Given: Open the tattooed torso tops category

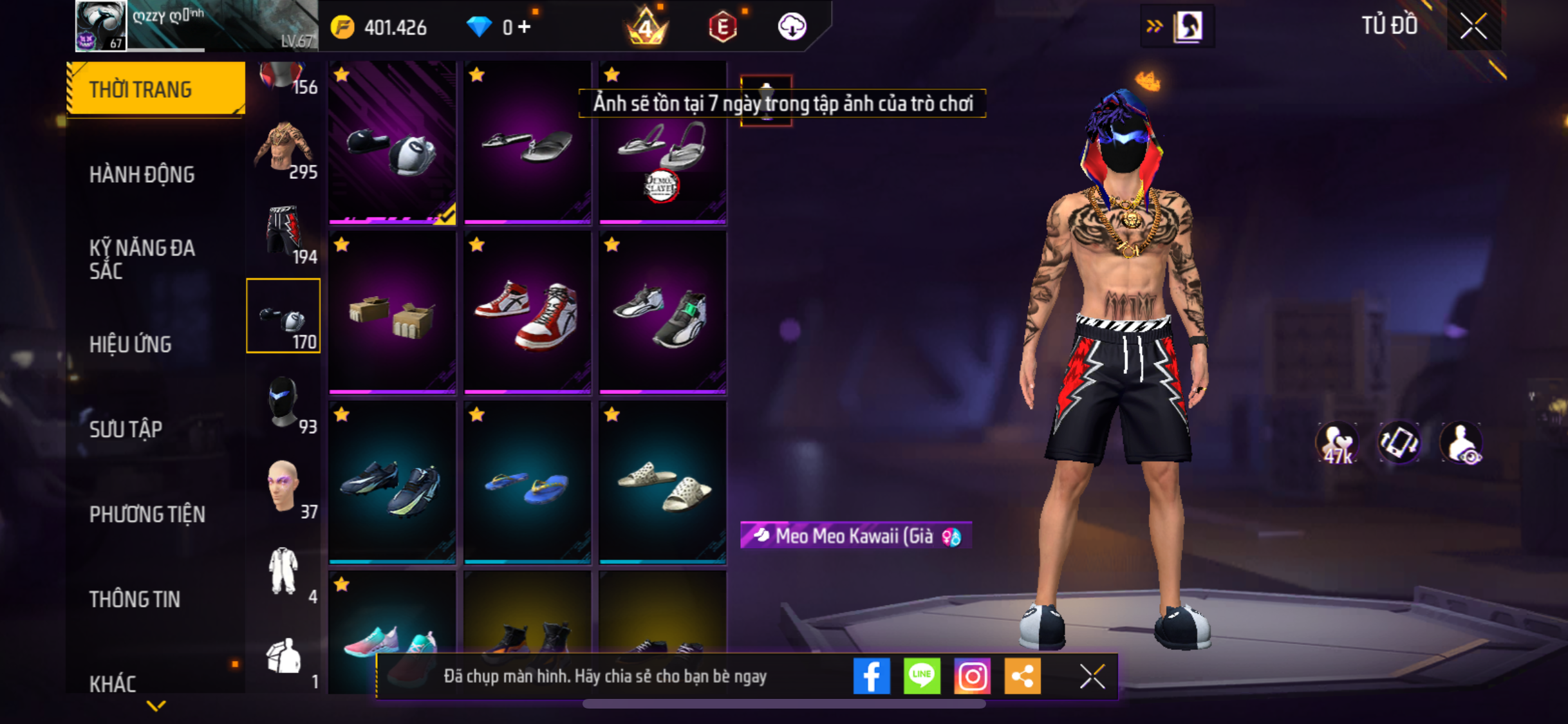Looking at the screenshot, I should point(284,148).
